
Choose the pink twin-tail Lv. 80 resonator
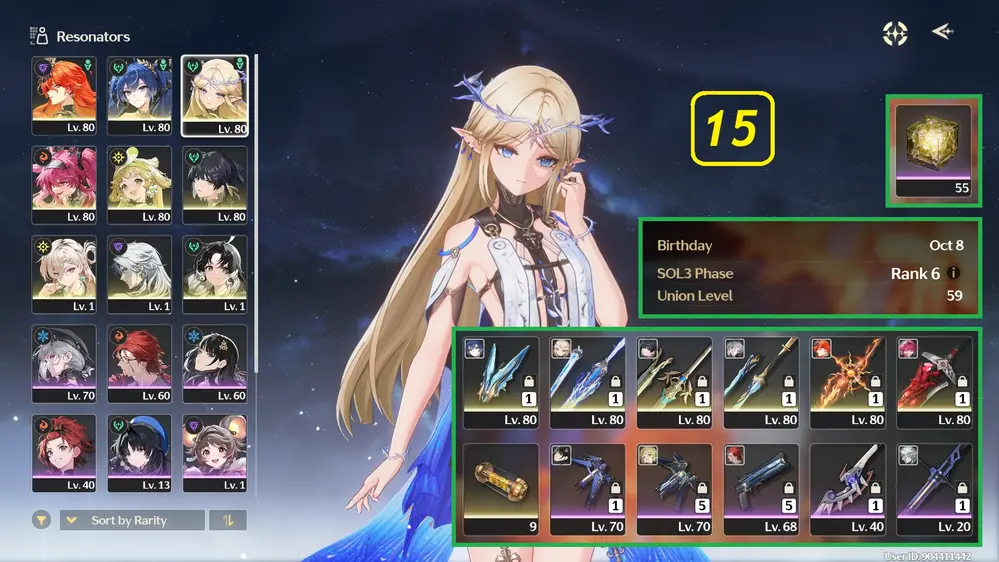coord(64,184)
